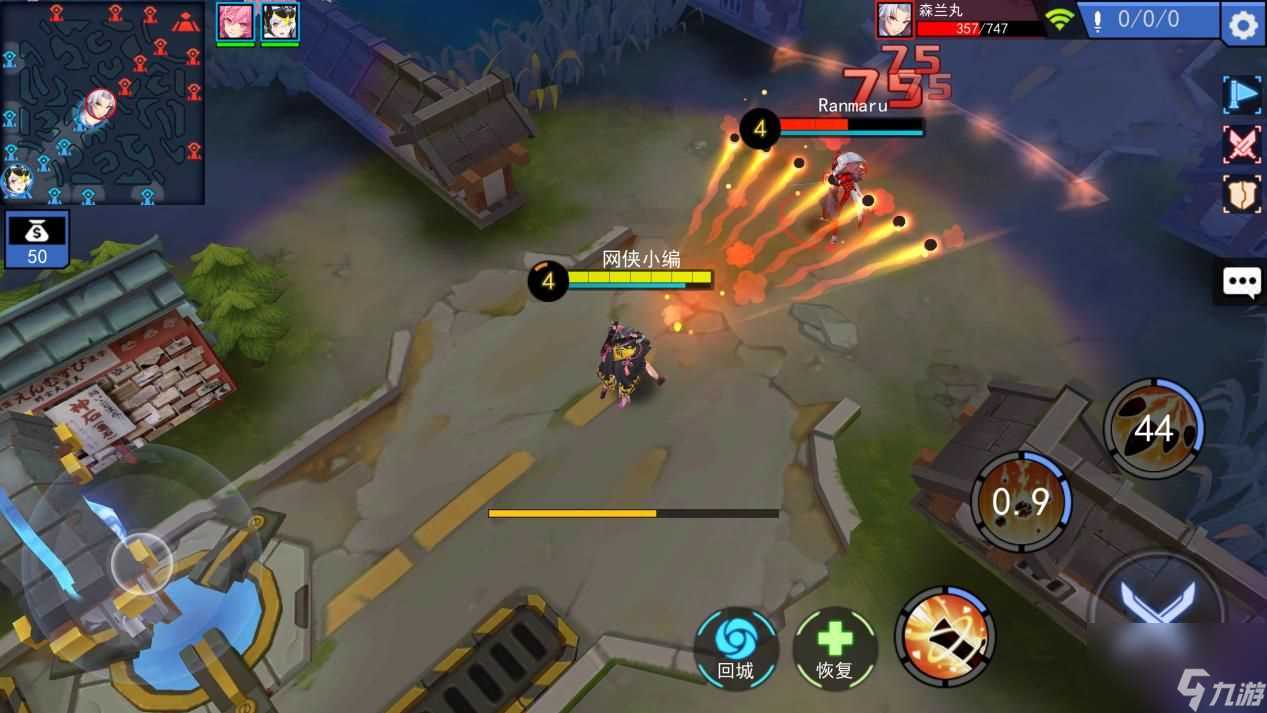Open the chat speech bubble
The width and height of the screenshot is (1267, 713).
1242,282
